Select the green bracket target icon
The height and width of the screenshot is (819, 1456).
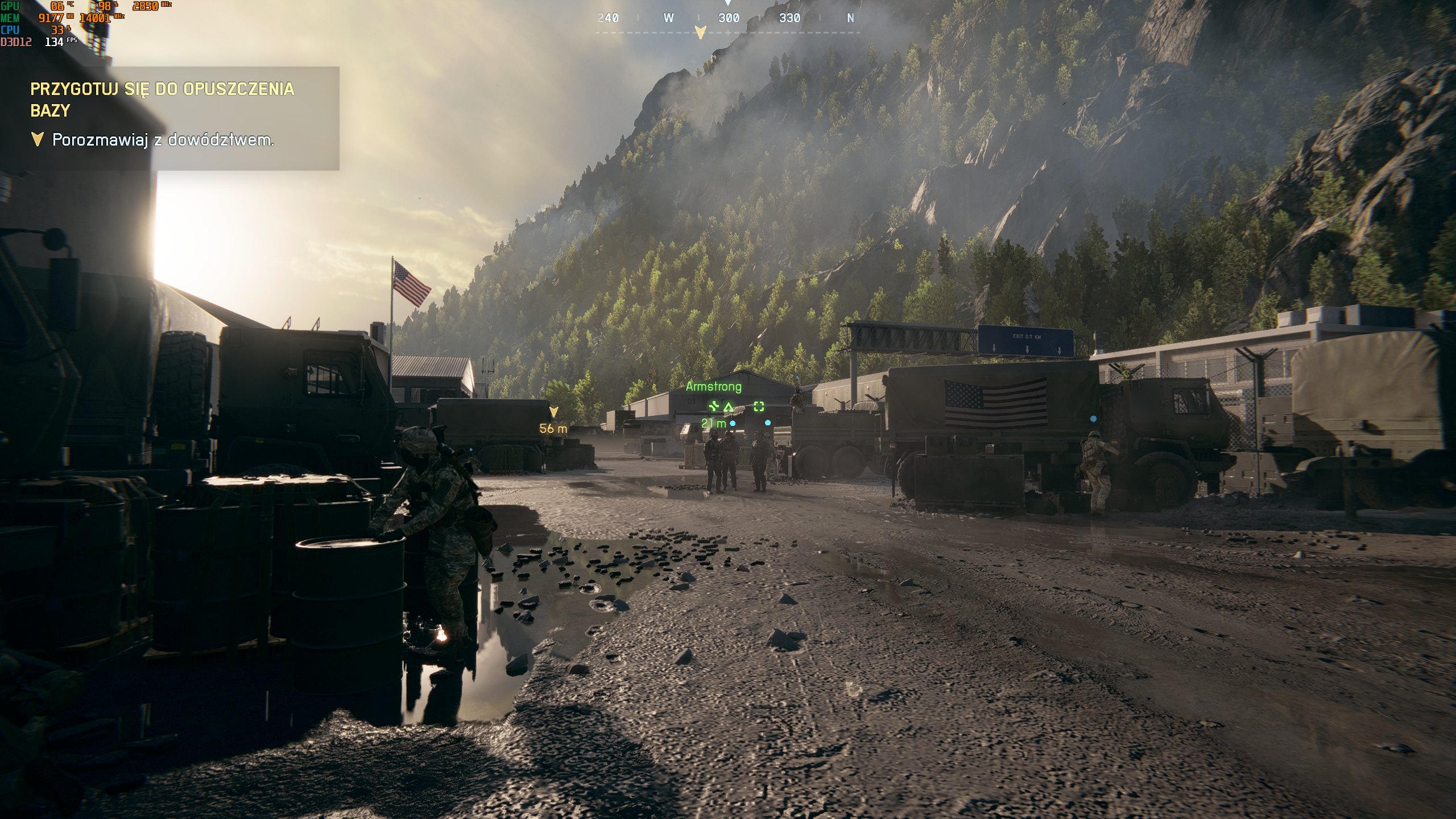[x=759, y=406]
